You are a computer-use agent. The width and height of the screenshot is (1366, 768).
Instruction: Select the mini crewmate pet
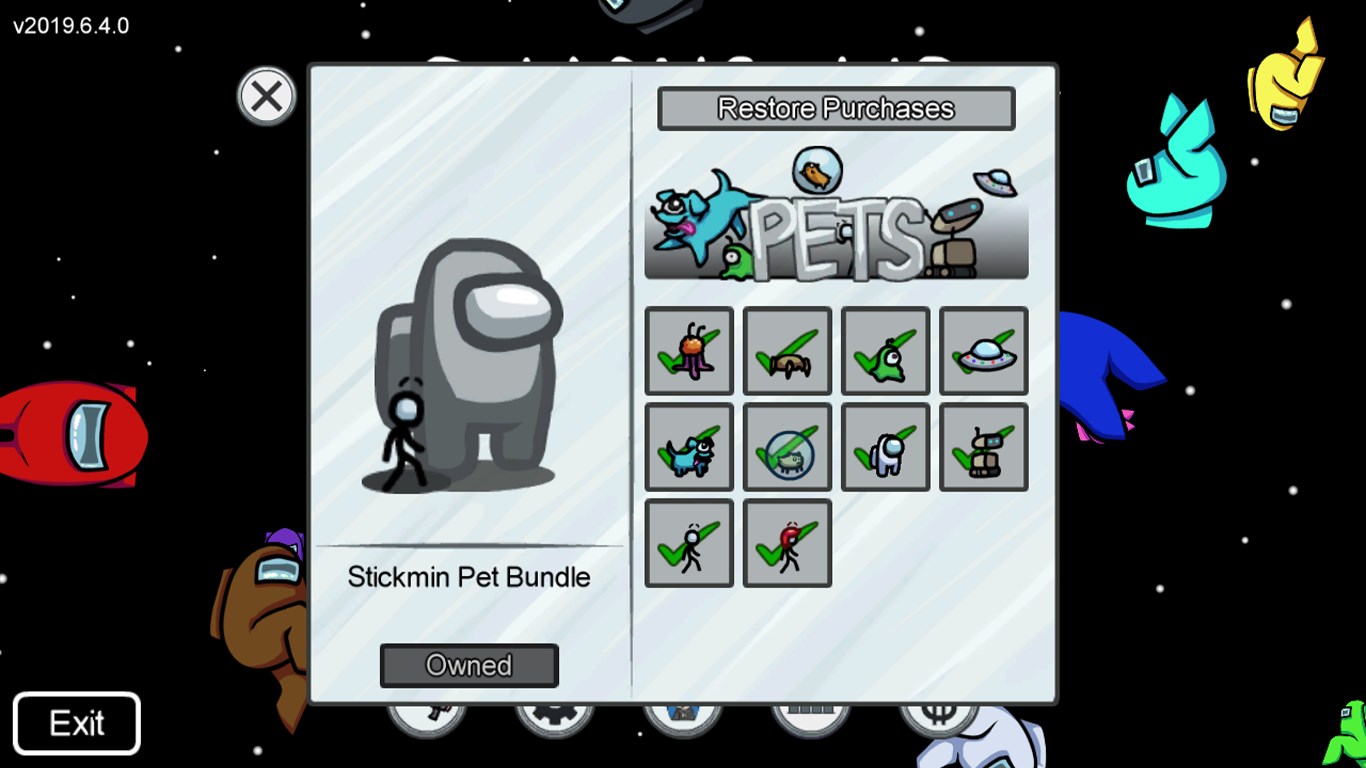click(x=884, y=447)
